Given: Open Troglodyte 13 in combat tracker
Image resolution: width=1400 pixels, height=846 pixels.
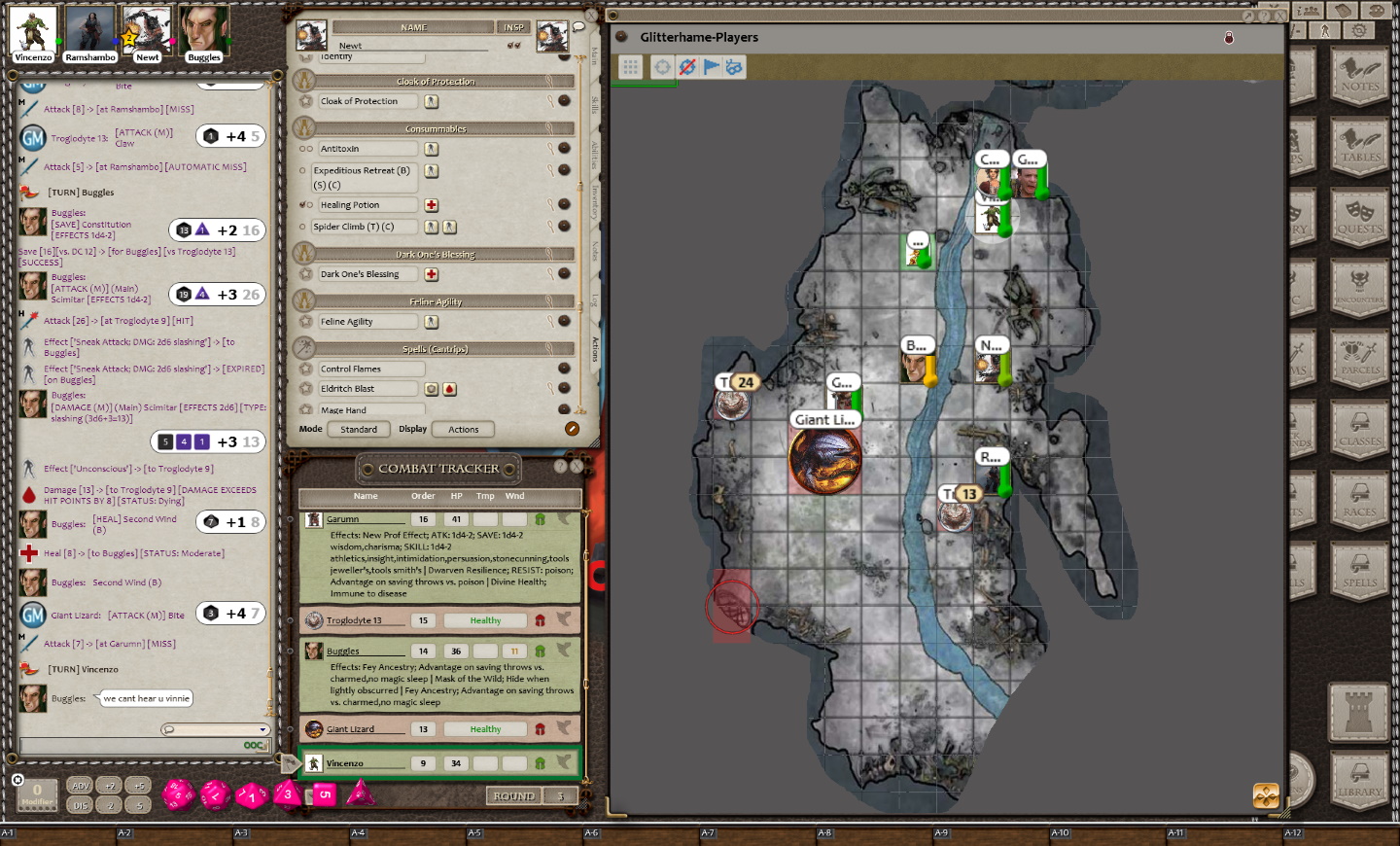Looking at the screenshot, I should point(354,620).
